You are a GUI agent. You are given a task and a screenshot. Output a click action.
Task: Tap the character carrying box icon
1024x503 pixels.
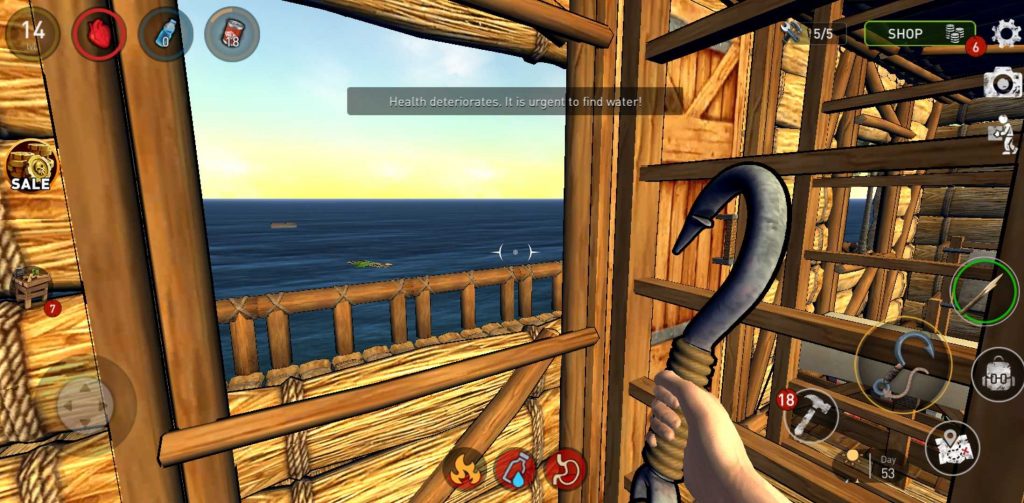[1002, 134]
